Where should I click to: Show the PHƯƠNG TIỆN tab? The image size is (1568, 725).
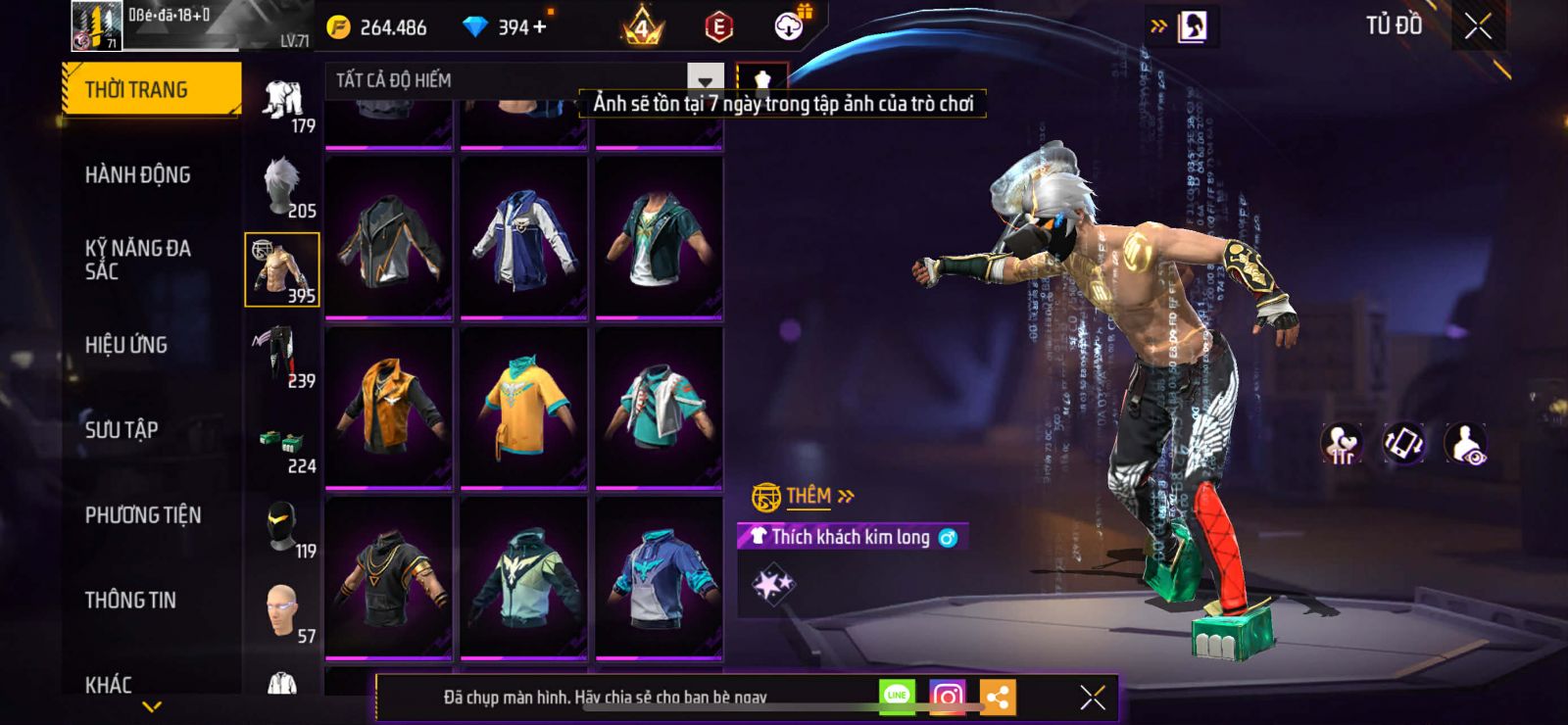(x=143, y=515)
